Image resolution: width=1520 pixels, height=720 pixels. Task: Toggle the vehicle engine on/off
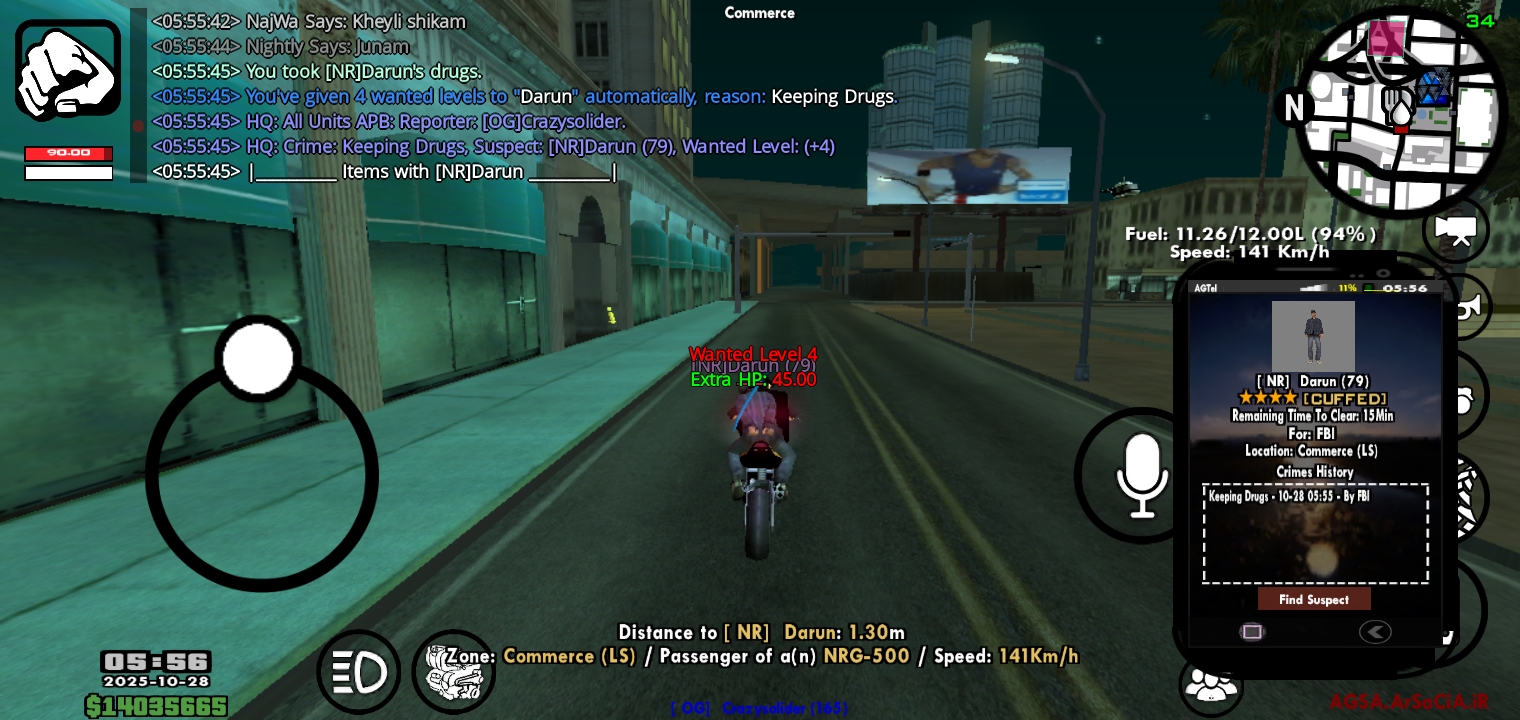pyautogui.click(x=453, y=671)
